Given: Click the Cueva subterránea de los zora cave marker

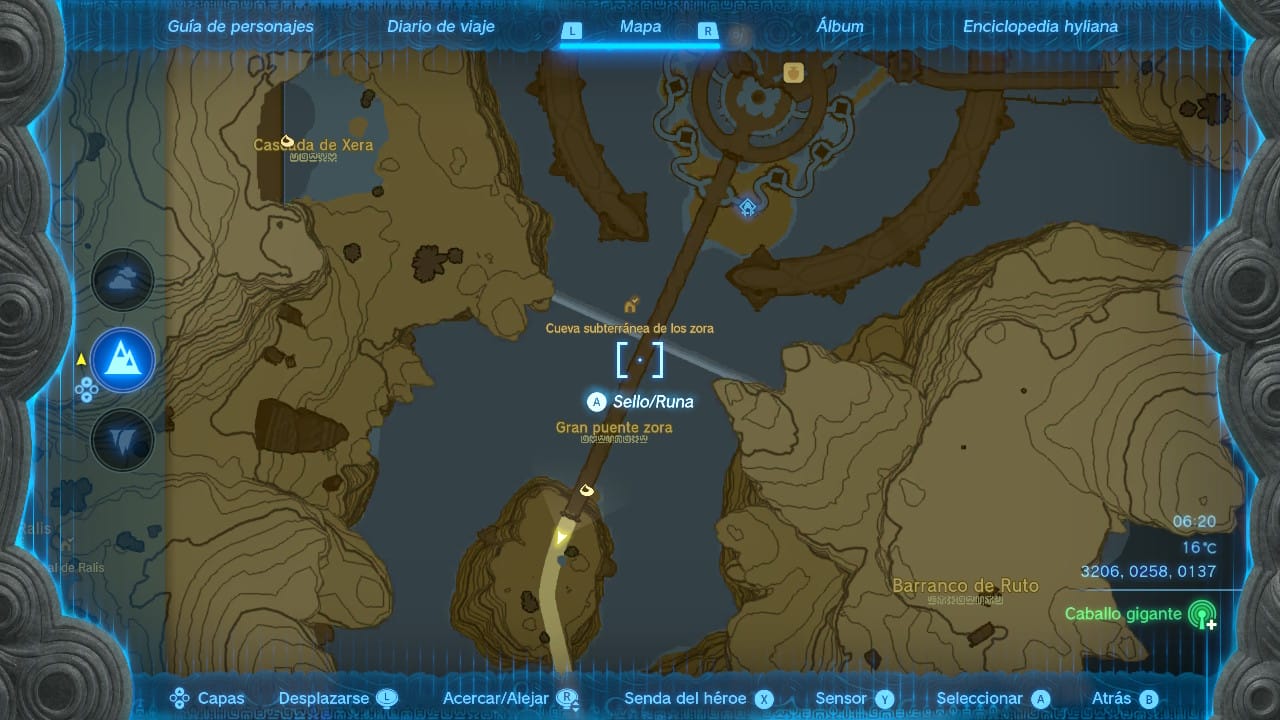Looking at the screenshot, I should coord(631,304).
